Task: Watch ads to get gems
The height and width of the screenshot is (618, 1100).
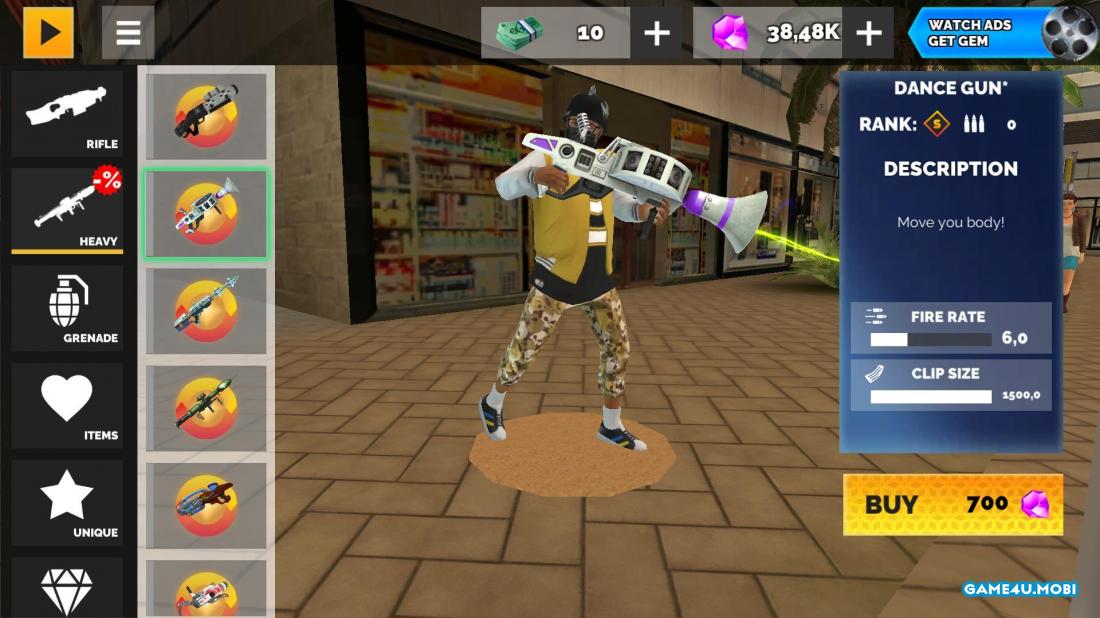Action: [x=1002, y=33]
